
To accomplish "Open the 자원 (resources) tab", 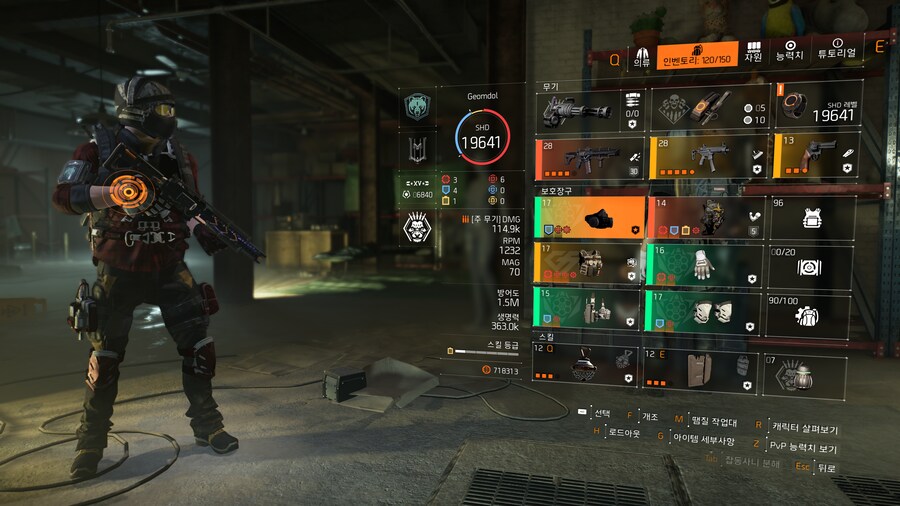I will click(752, 52).
